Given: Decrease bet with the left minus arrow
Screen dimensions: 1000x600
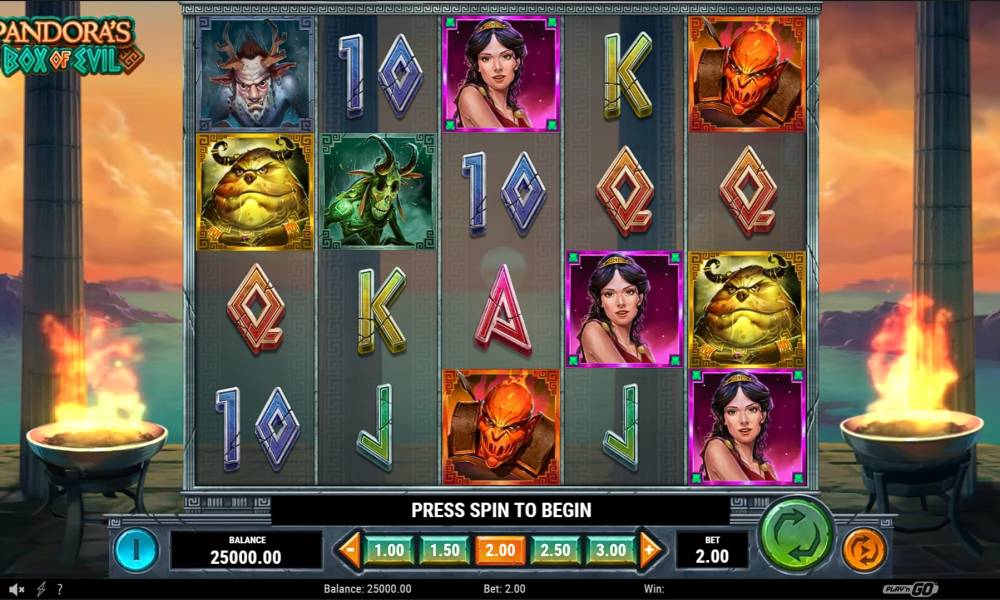Looking at the screenshot, I should point(349,550).
